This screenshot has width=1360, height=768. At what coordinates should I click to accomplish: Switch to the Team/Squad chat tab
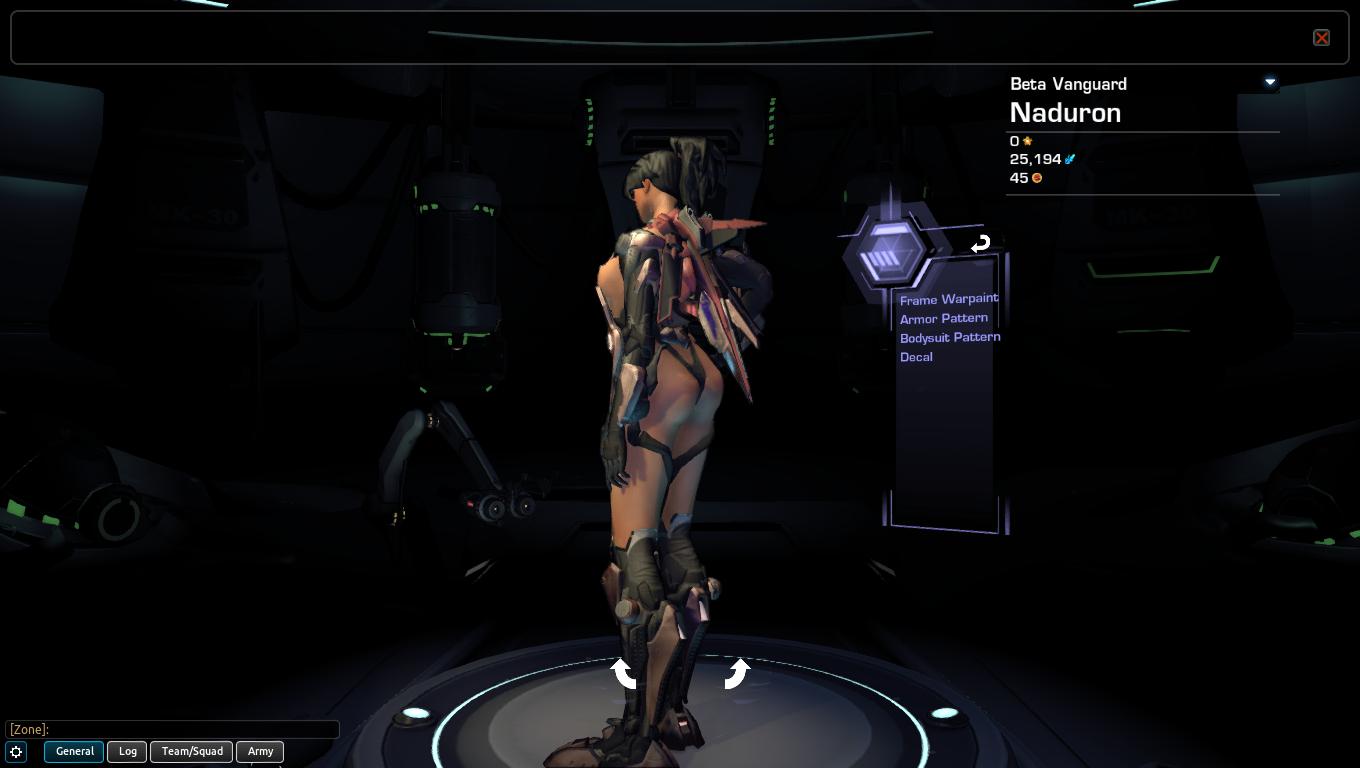point(192,751)
